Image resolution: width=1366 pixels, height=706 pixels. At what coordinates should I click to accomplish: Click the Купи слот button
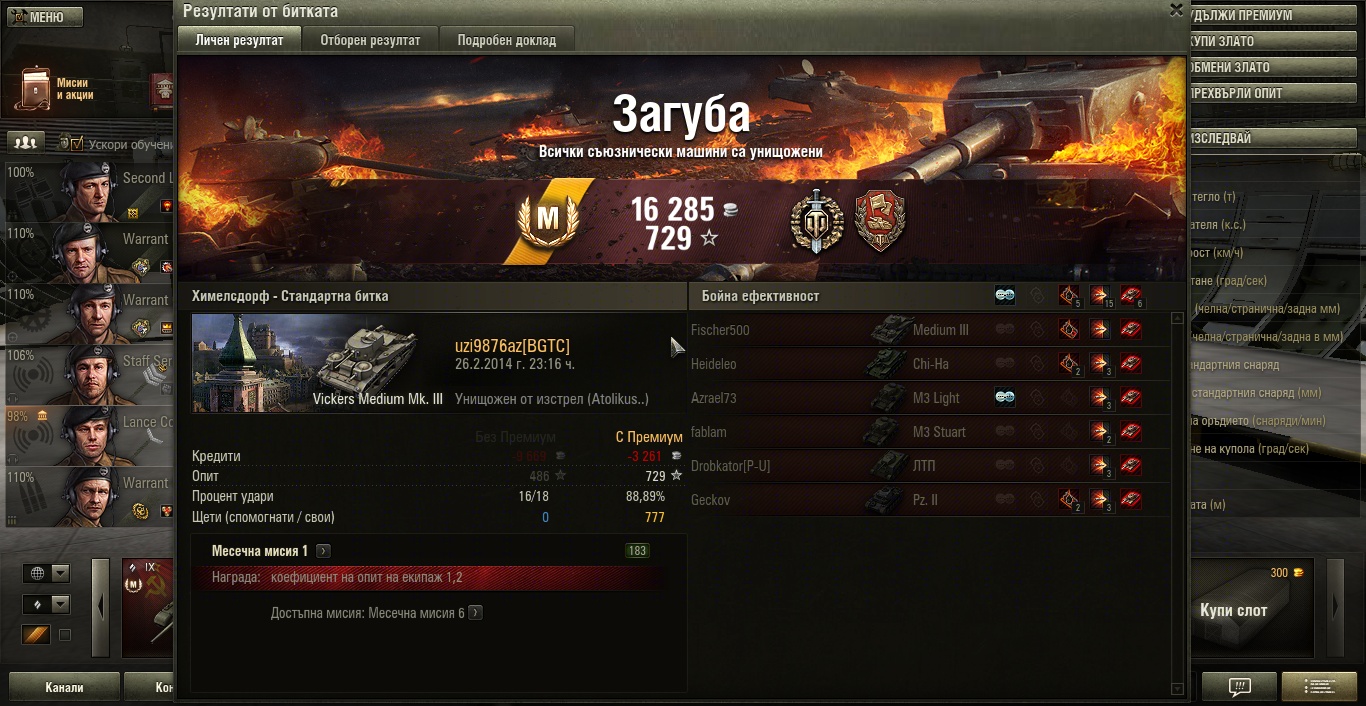point(1232,610)
